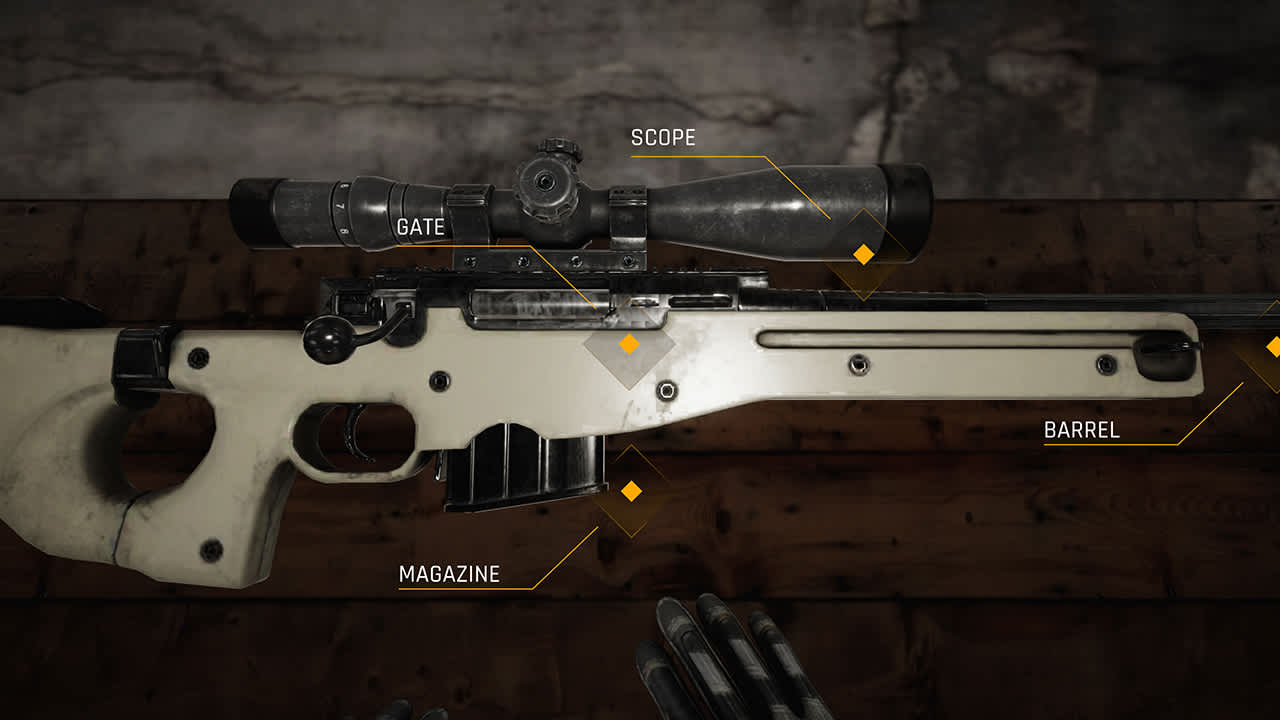Select the Magazine diamond hotspot marker
1280x720 pixels.
[631, 492]
